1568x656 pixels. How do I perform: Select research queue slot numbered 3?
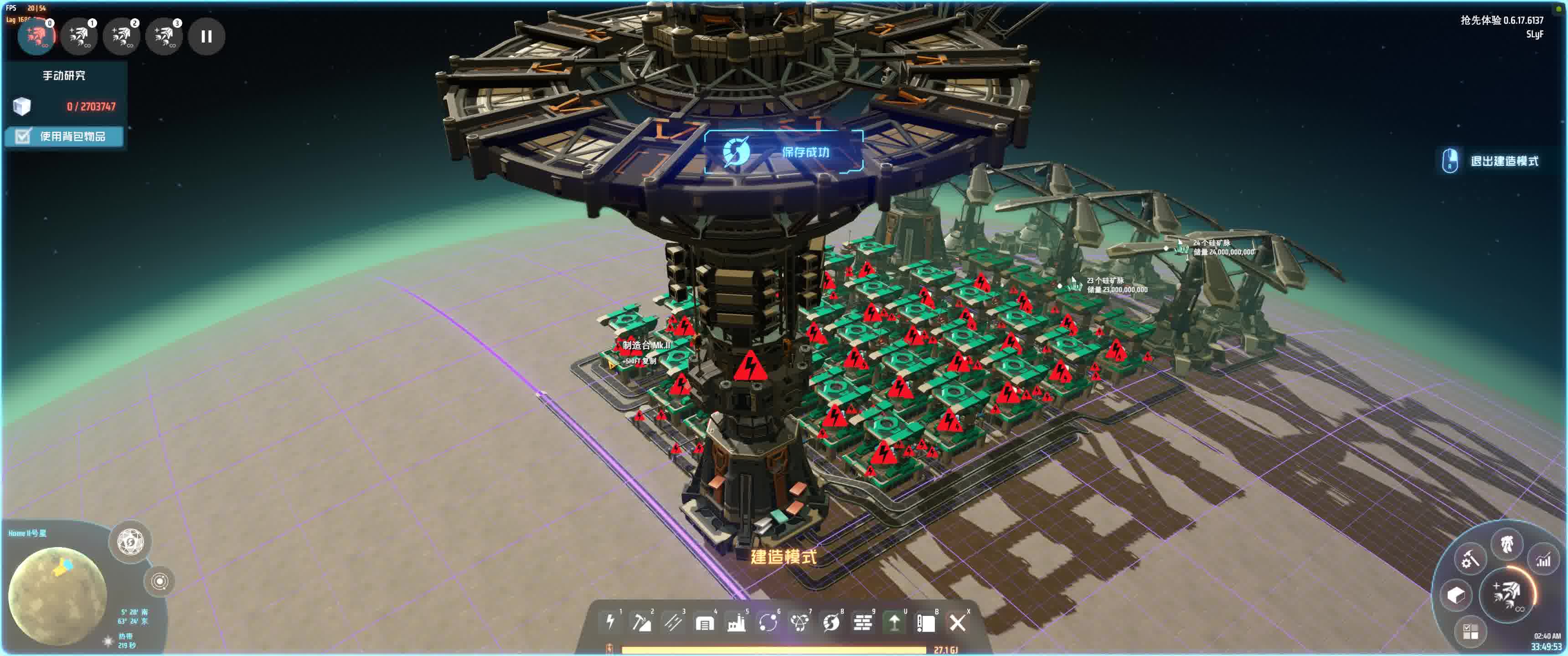[165, 36]
